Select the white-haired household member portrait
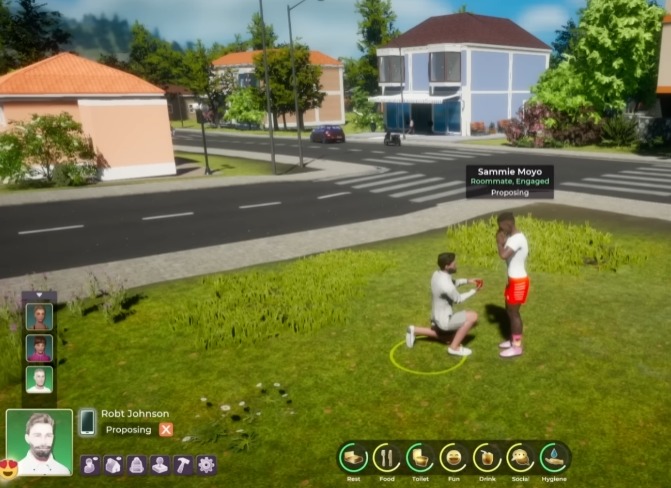This screenshot has height=488, width=671. (39, 380)
